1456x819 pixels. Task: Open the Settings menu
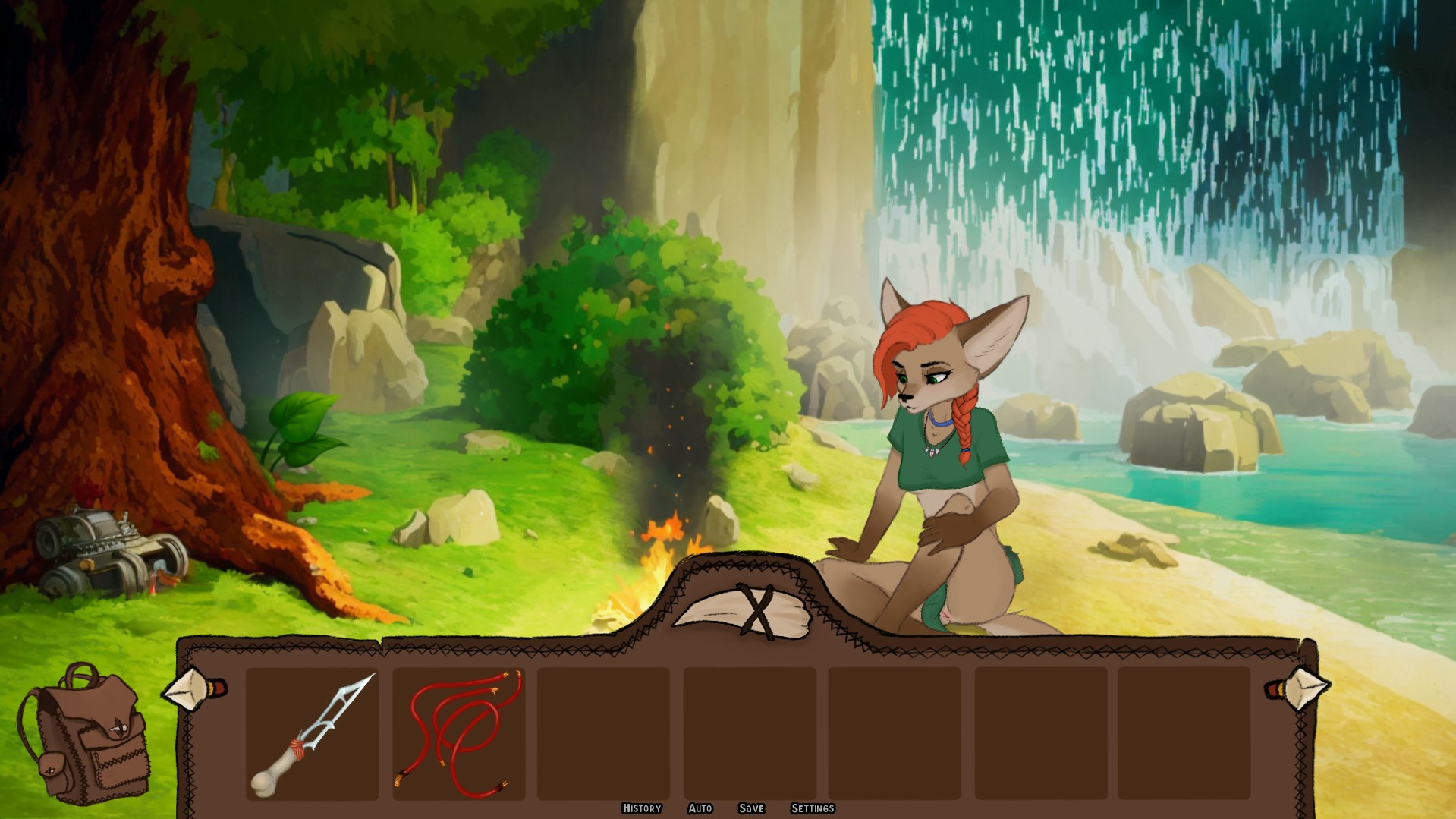coord(816,808)
